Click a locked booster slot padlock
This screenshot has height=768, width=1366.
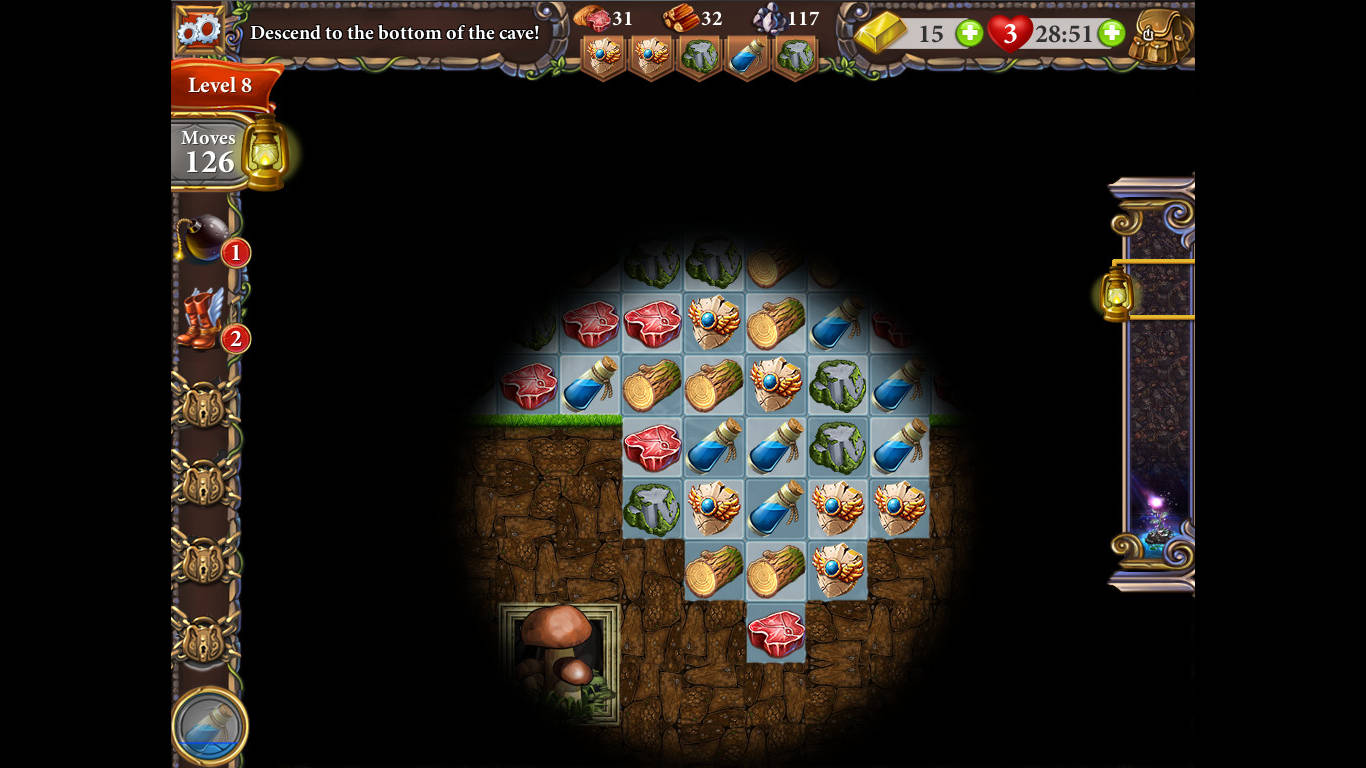coord(205,408)
